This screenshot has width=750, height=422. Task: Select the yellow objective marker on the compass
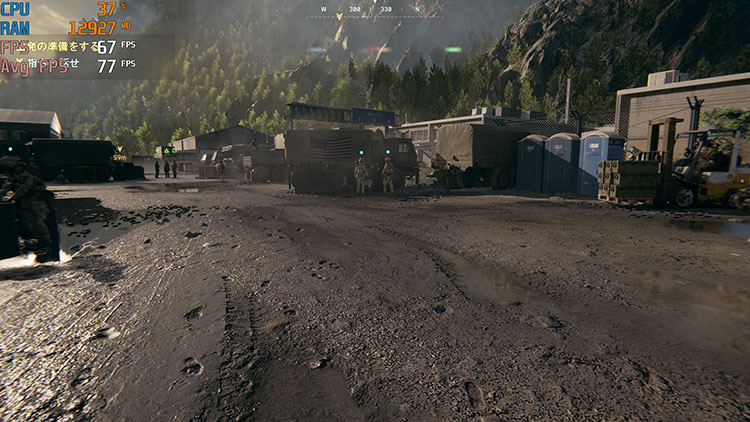click(x=339, y=17)
